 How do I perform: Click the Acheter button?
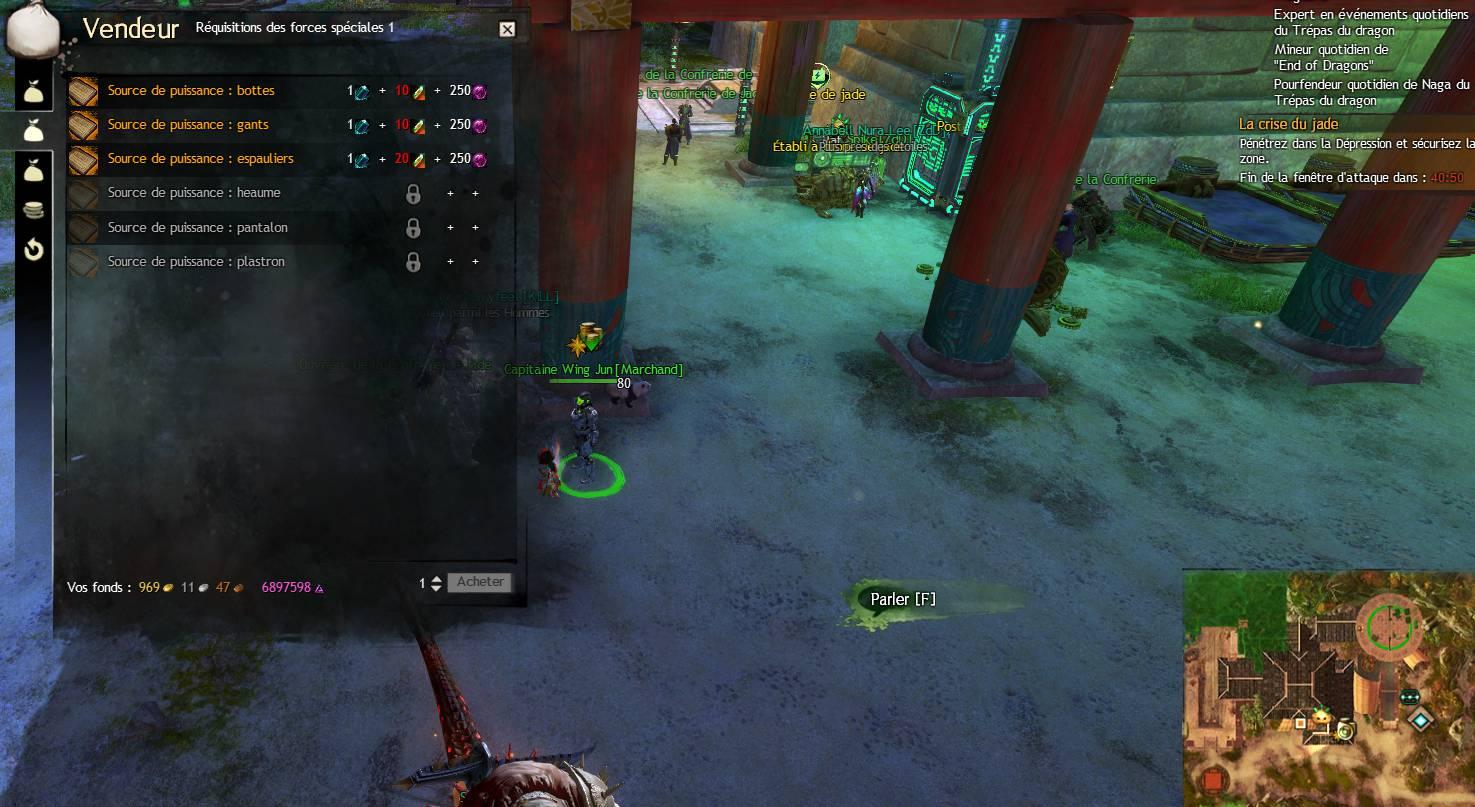pos(480,582)
